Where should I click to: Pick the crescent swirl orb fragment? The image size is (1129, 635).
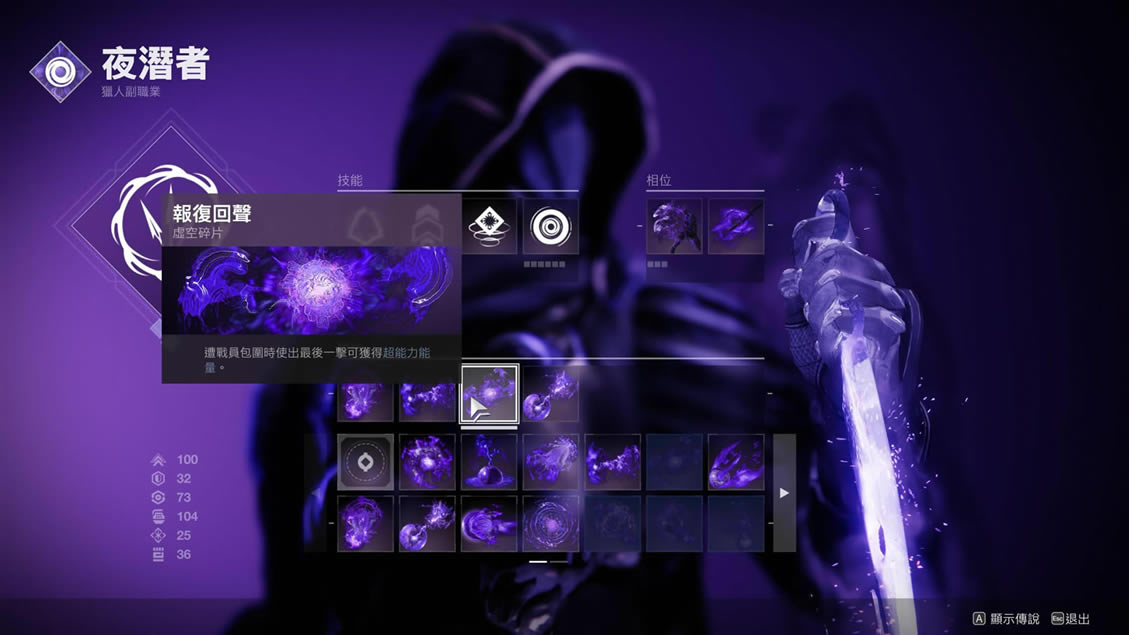tap(489, 523)
